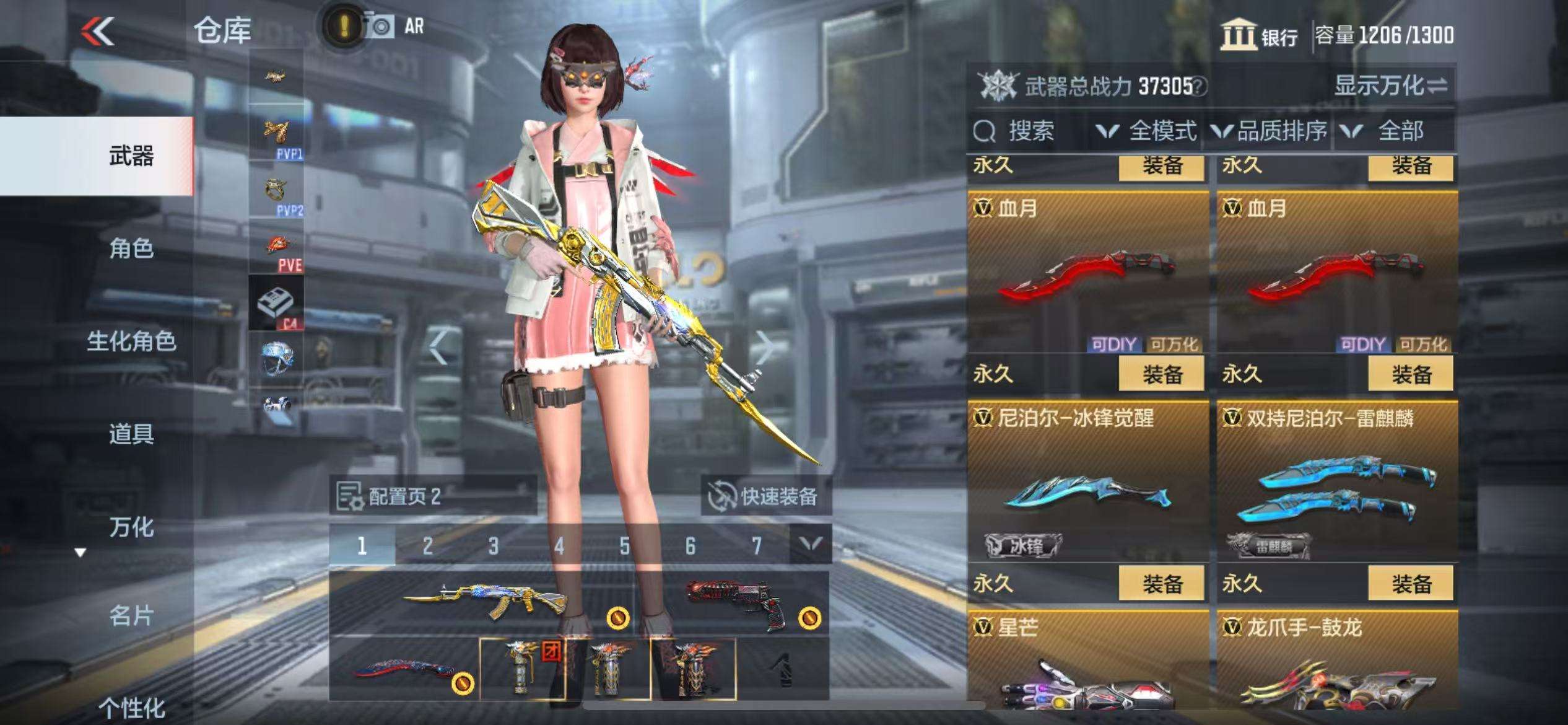This screenshot has width=1568, height=725.
Task: Go back using the double-arrow button
Action: 98,31
